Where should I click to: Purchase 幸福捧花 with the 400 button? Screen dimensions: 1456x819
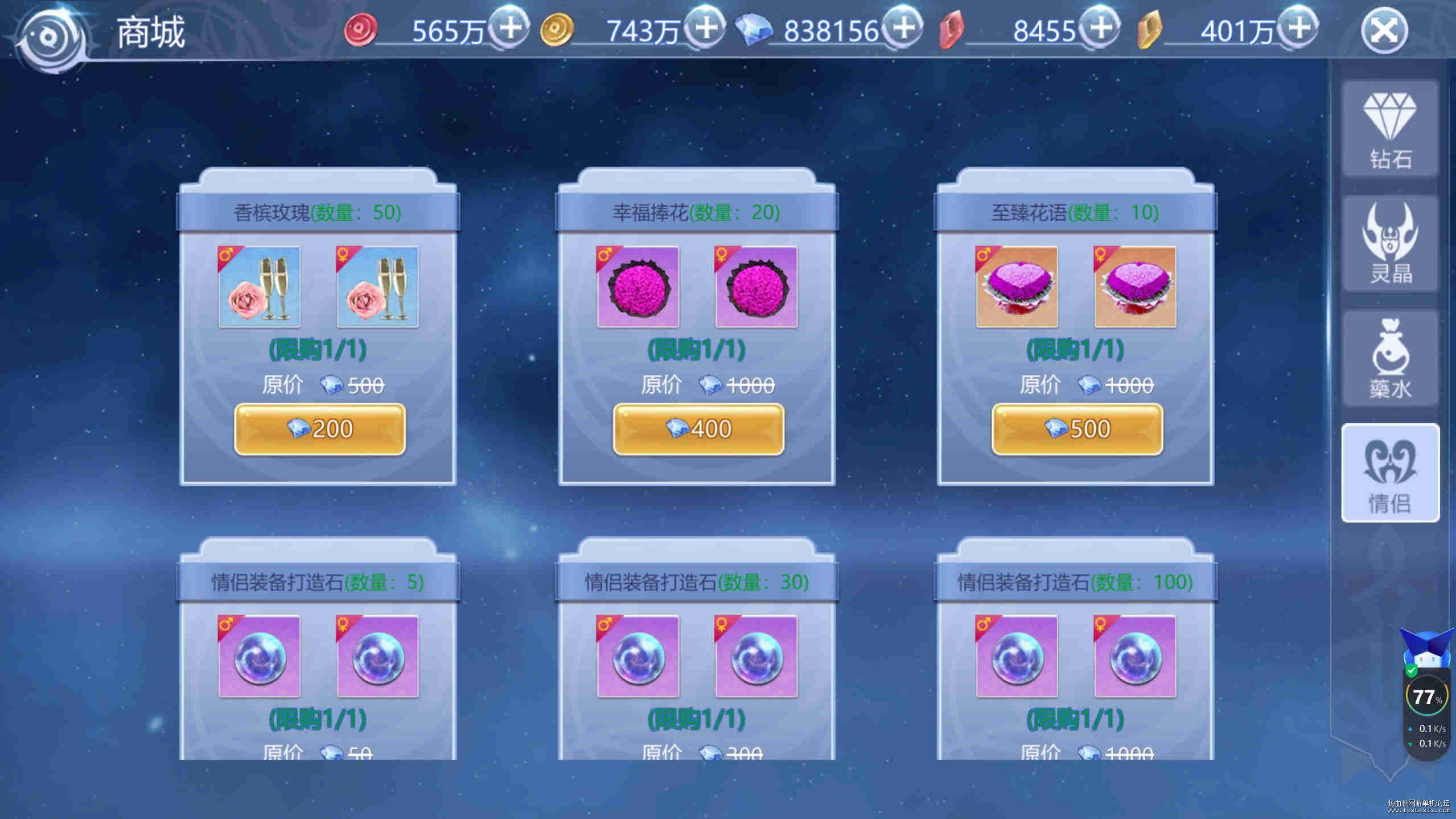[698, 429]
